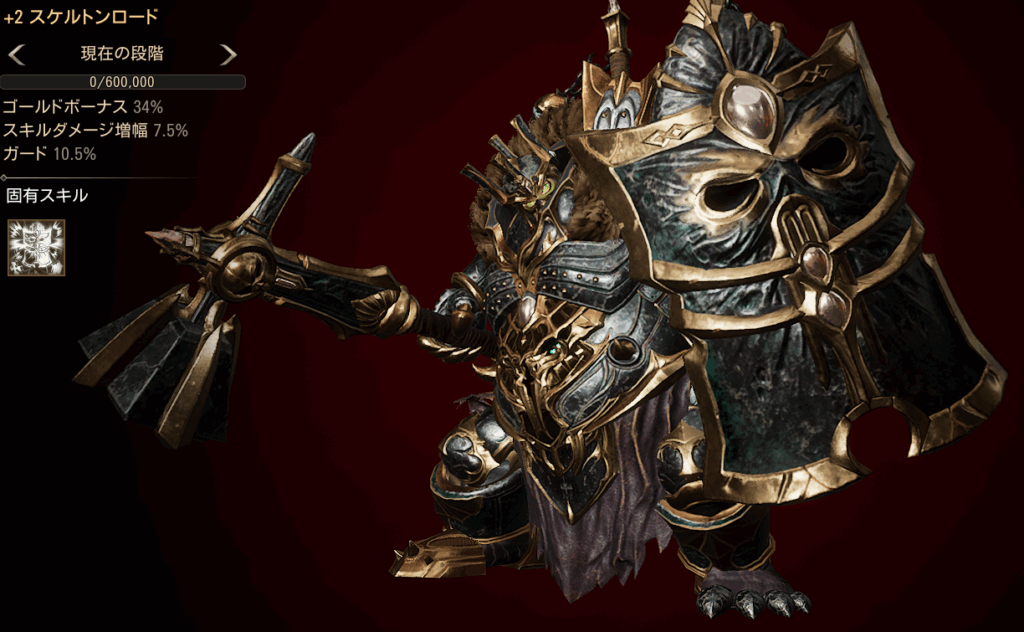Advance to the next stage with right arrow
The height and width of the screenshot is (632, 1024).
click(x=228, y=54)
